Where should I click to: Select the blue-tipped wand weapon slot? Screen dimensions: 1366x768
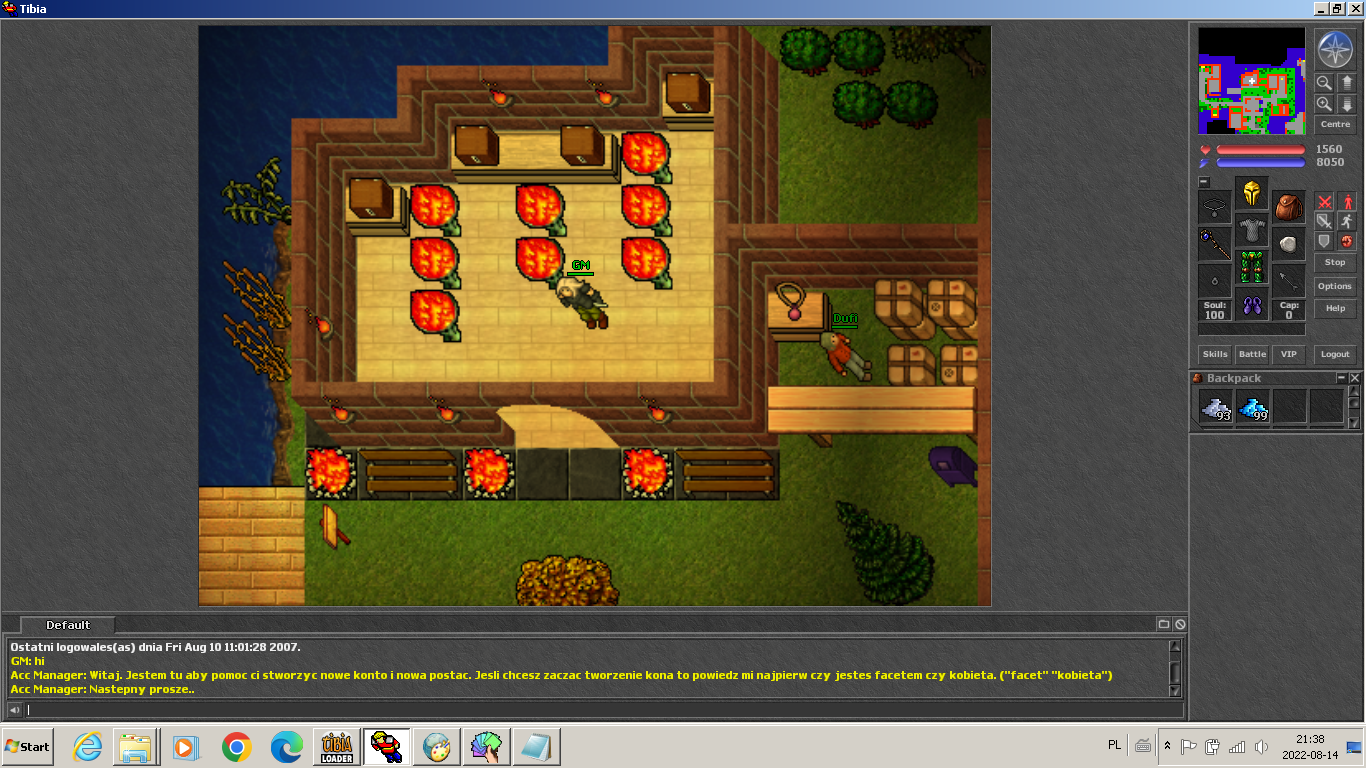pos(1214,243)
